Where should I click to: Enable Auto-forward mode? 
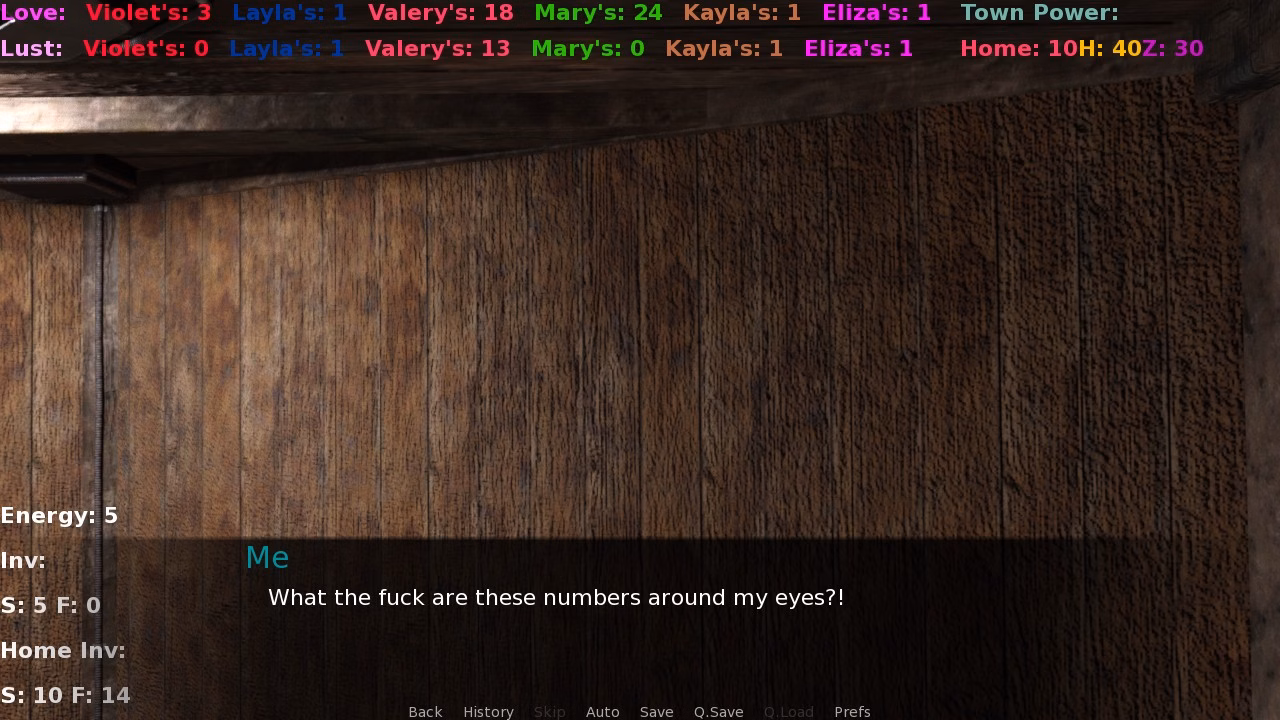pyautogui.click(x=603, y=711)
